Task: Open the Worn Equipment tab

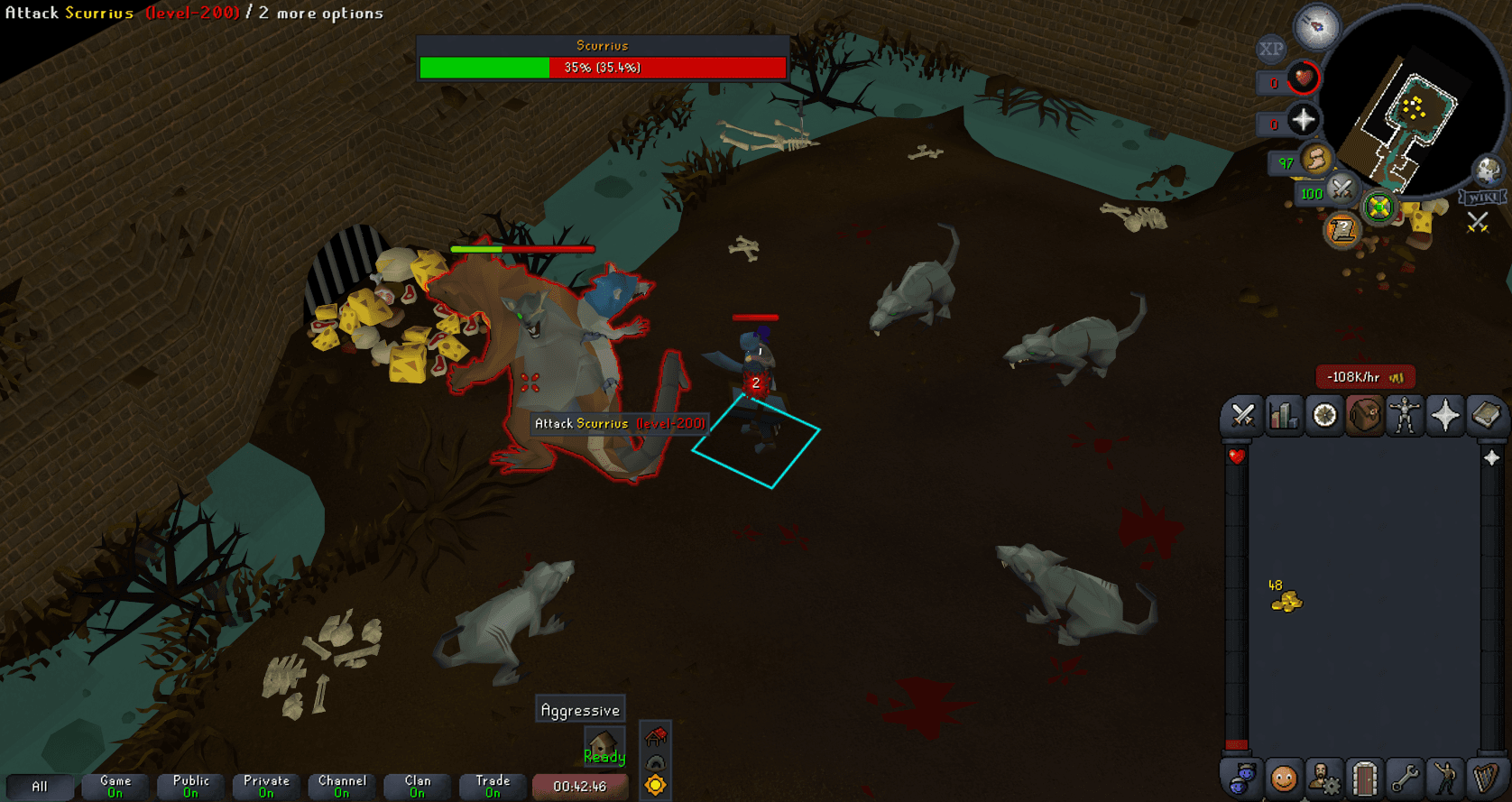Action: click(x=1404, y=416)
